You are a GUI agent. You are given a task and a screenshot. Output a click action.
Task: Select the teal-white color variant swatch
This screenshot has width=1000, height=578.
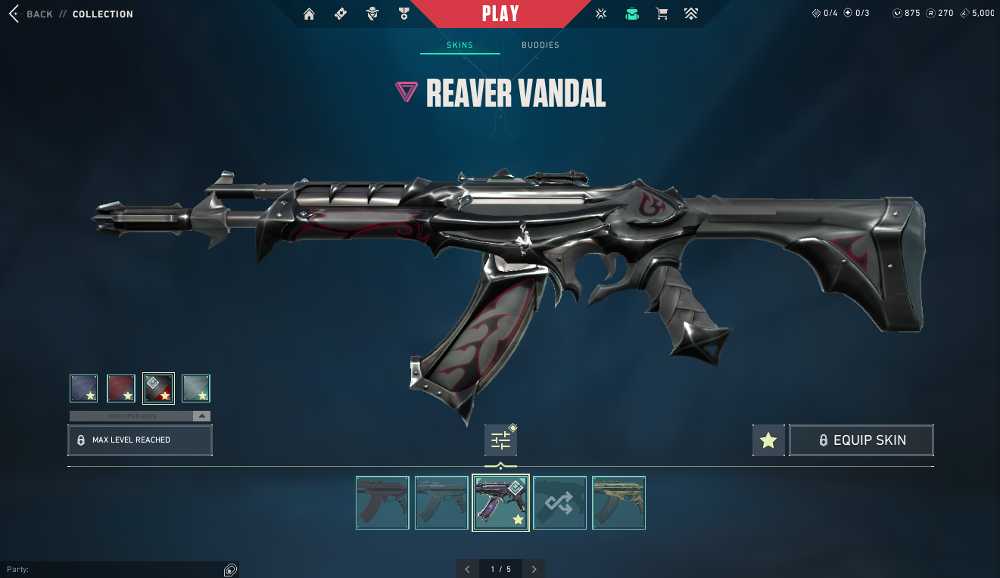[x=196, y=388]
